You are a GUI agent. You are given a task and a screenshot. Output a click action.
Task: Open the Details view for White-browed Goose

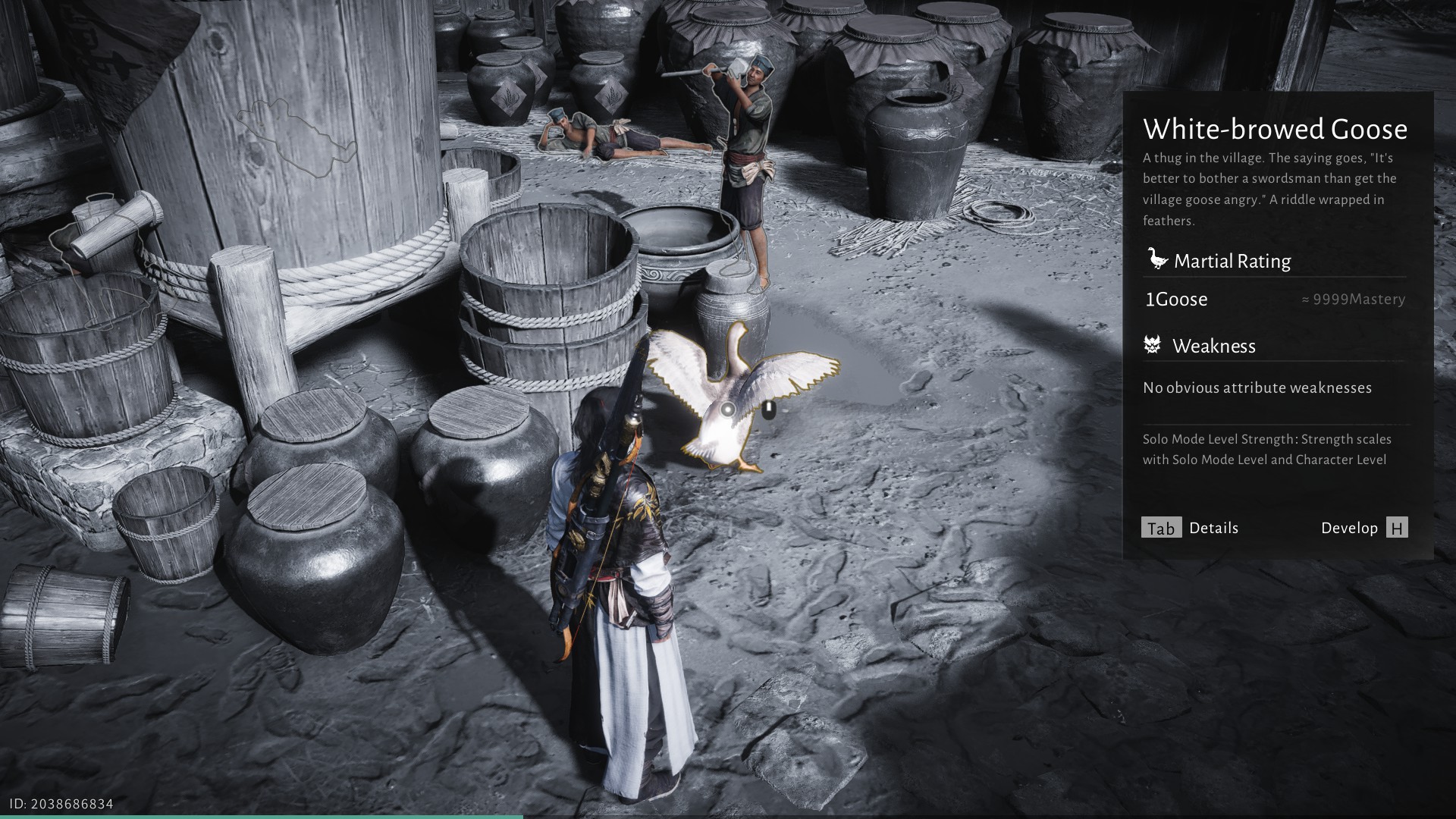(1189, 528)
